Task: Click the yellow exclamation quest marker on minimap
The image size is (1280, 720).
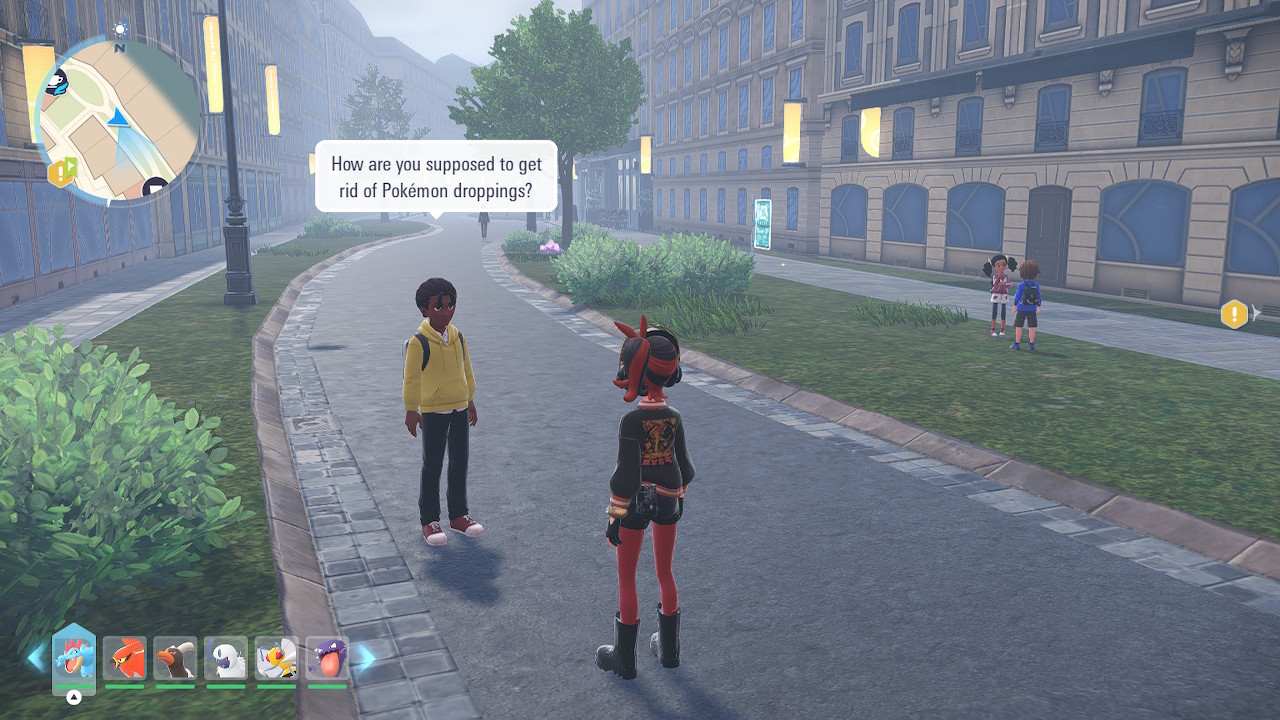Action: [x=61, y=173]
